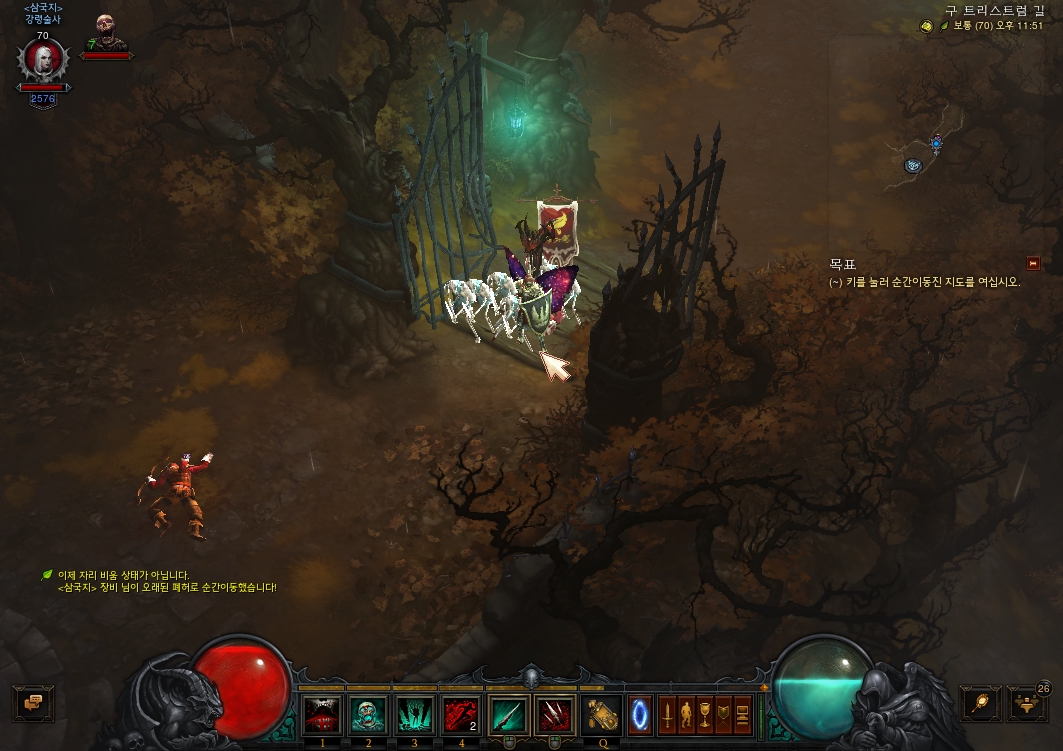Use the teal skull skill in slot 2

coord(367,715)
